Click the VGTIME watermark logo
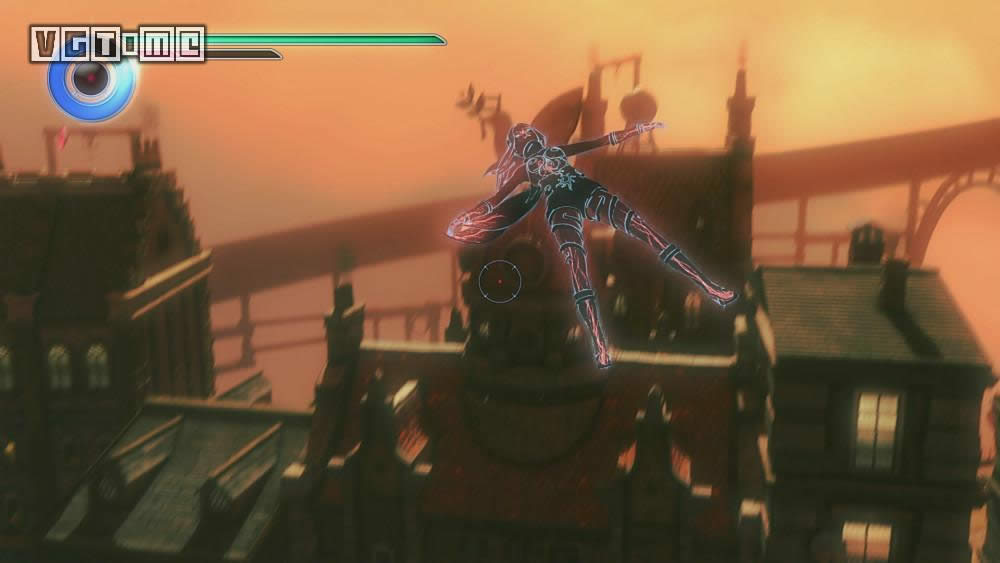 pos(117,44)
